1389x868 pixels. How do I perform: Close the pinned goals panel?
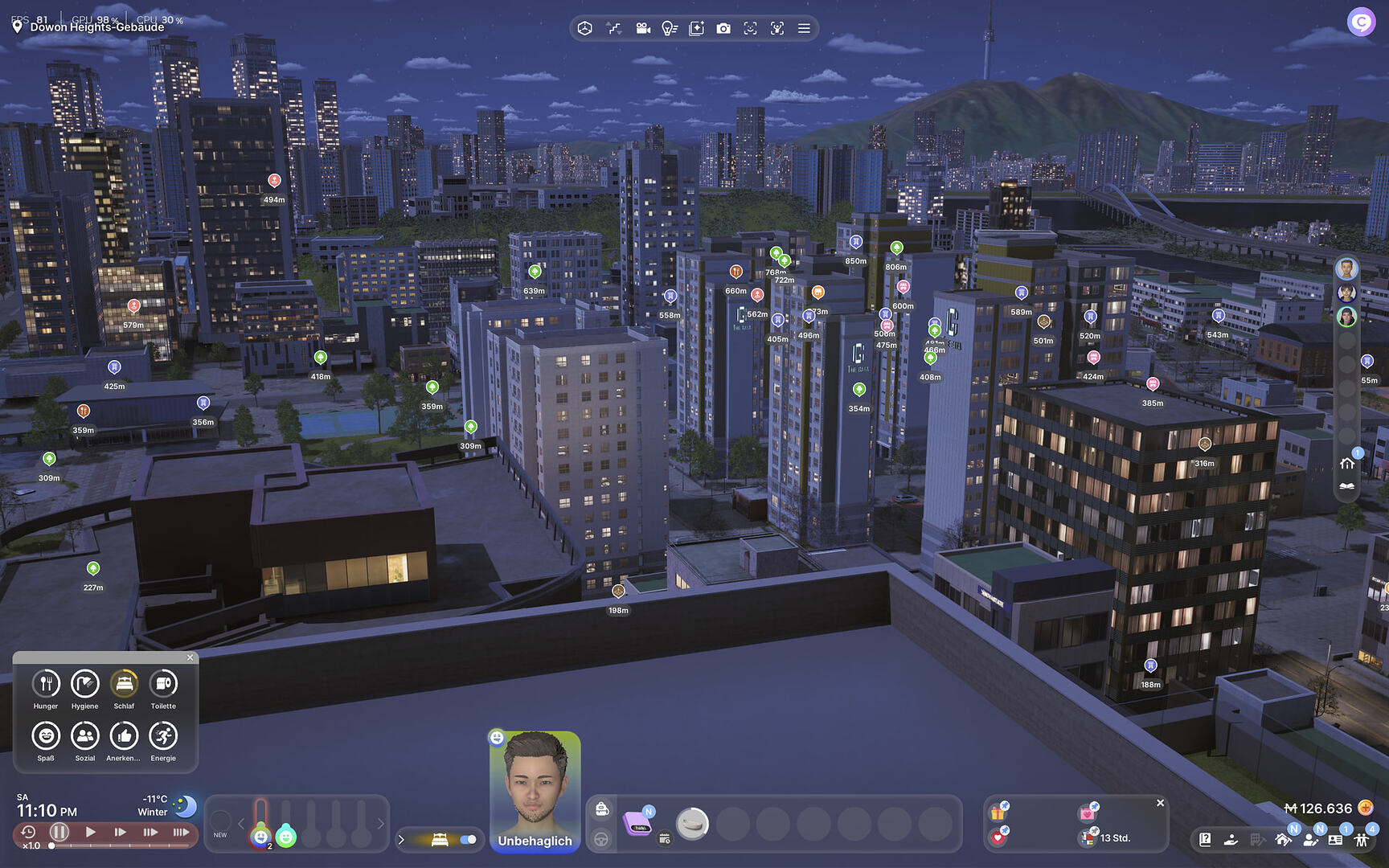(x=1160, y=803)
